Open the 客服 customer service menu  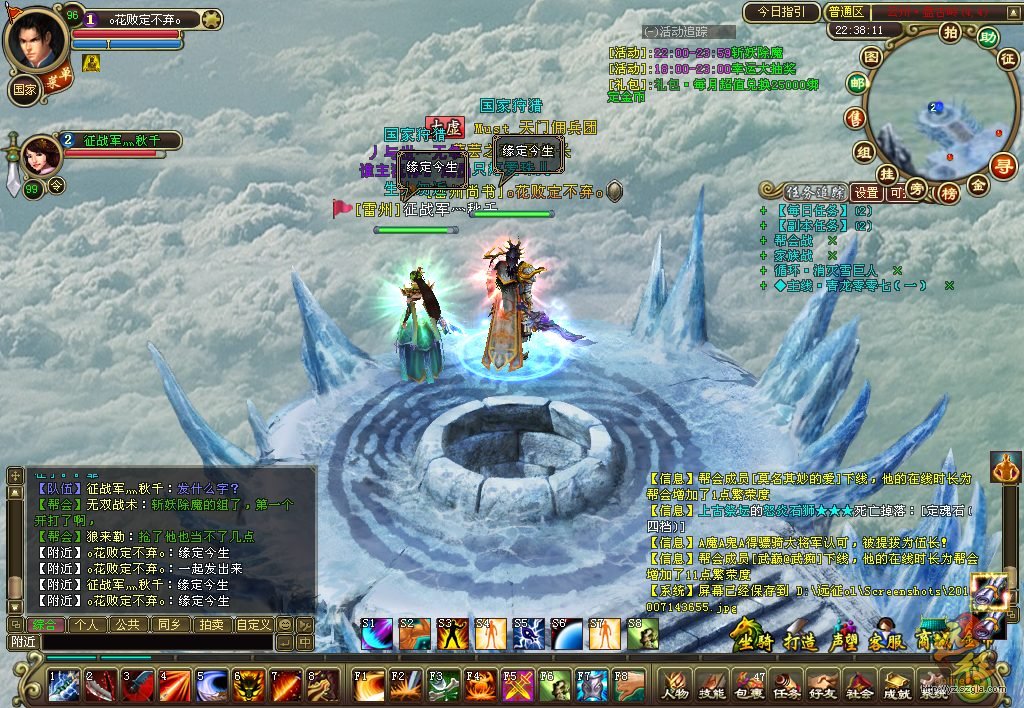point(888,640)
